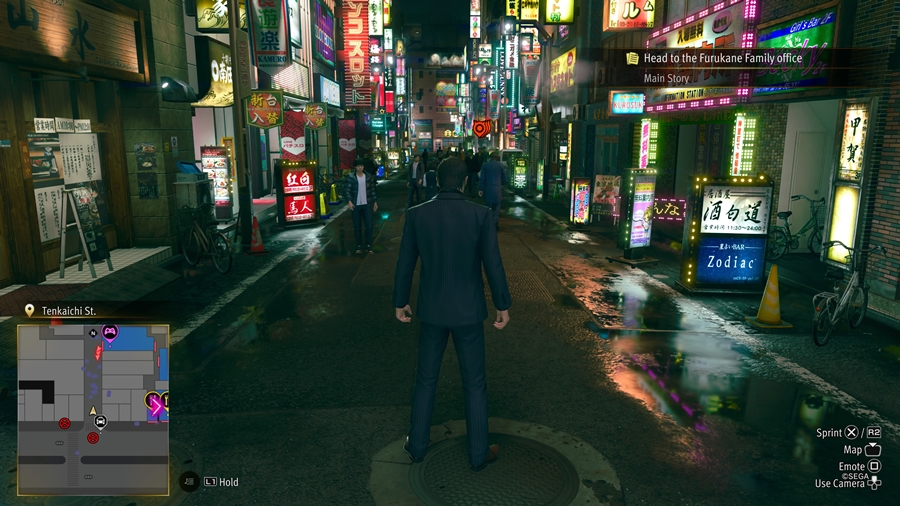Screen dimensions: 900x506
Task: Open the minimap in the corner
Action: (93, 409)
